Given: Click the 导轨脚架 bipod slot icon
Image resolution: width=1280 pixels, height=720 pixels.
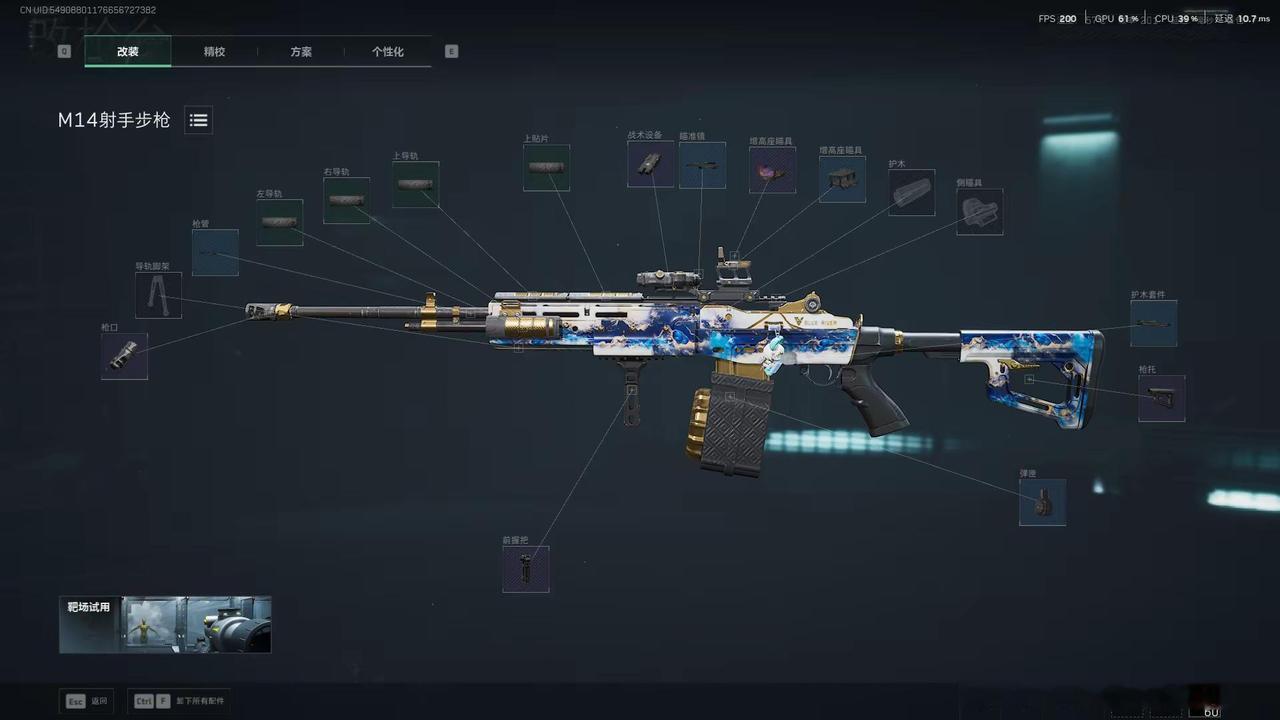Looking at the screenshot, I should pyautogui.click(x=158, y=296).
